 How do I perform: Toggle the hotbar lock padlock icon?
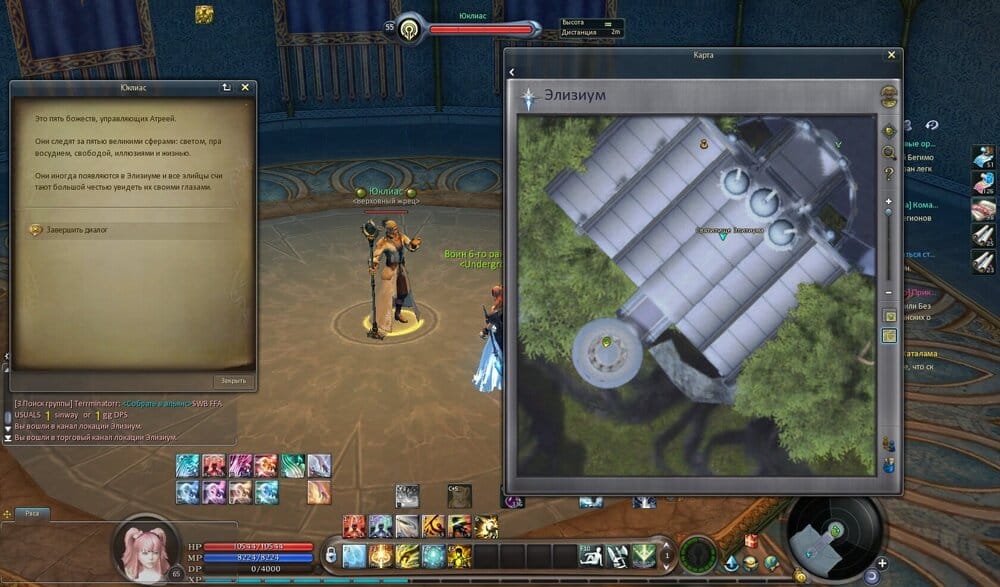(330, 554)
